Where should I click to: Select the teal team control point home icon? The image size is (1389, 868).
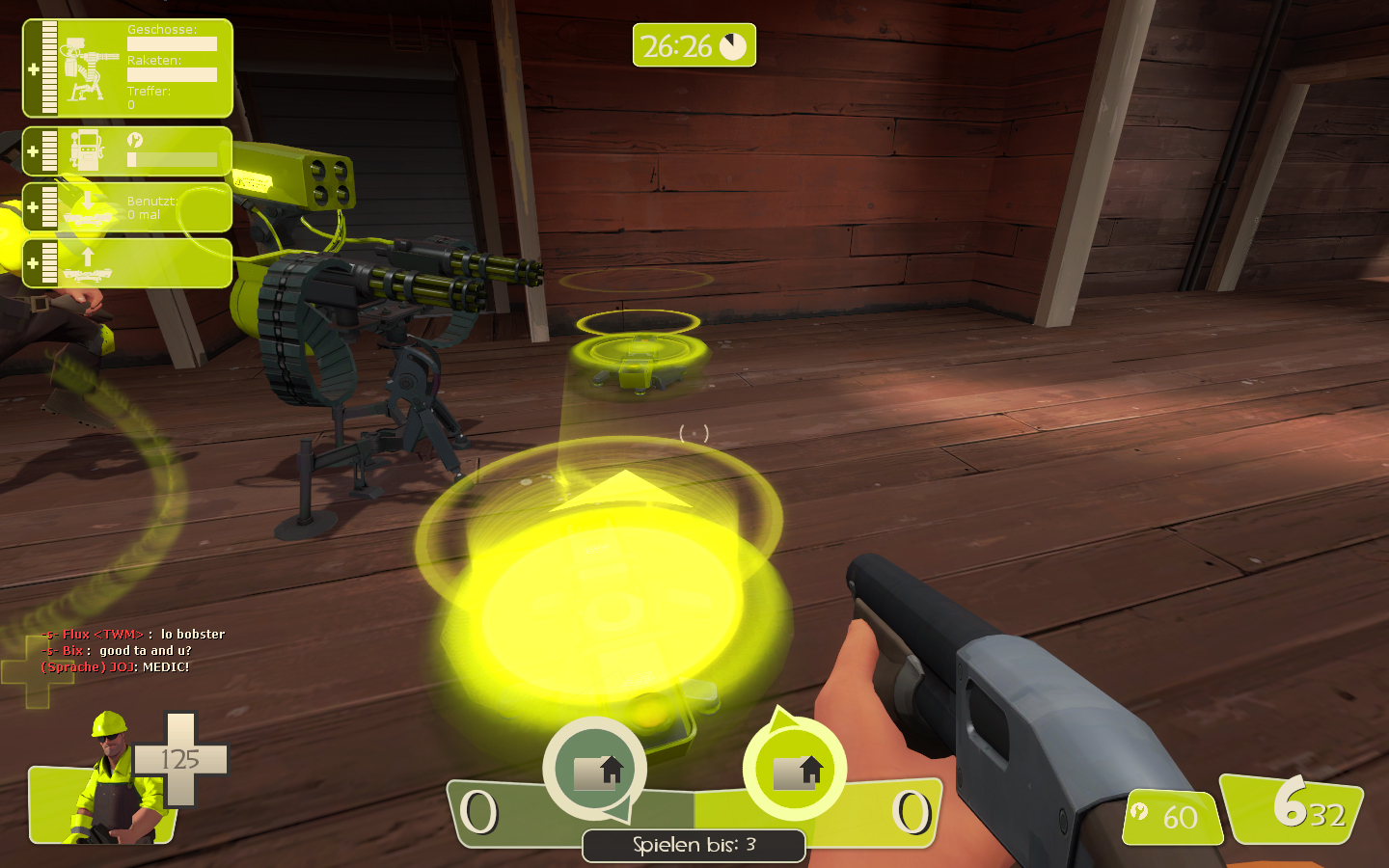tap(594, 770)
